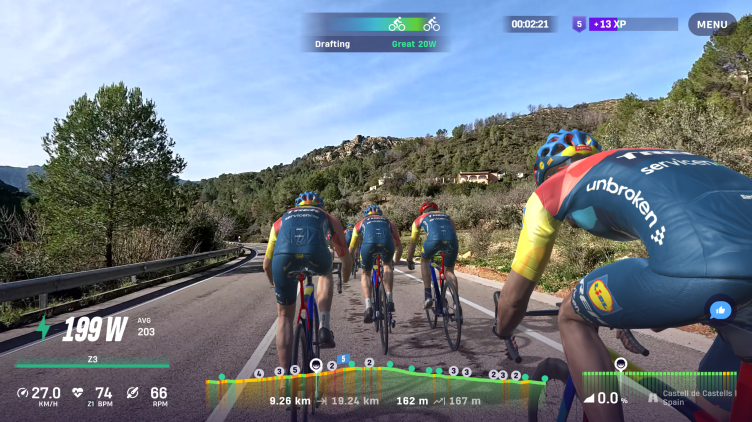The height and width of the screenshot is (422, 752).
Task: Click the blue 5 marker on elevation profile
Action: click(x=343, y=359)
